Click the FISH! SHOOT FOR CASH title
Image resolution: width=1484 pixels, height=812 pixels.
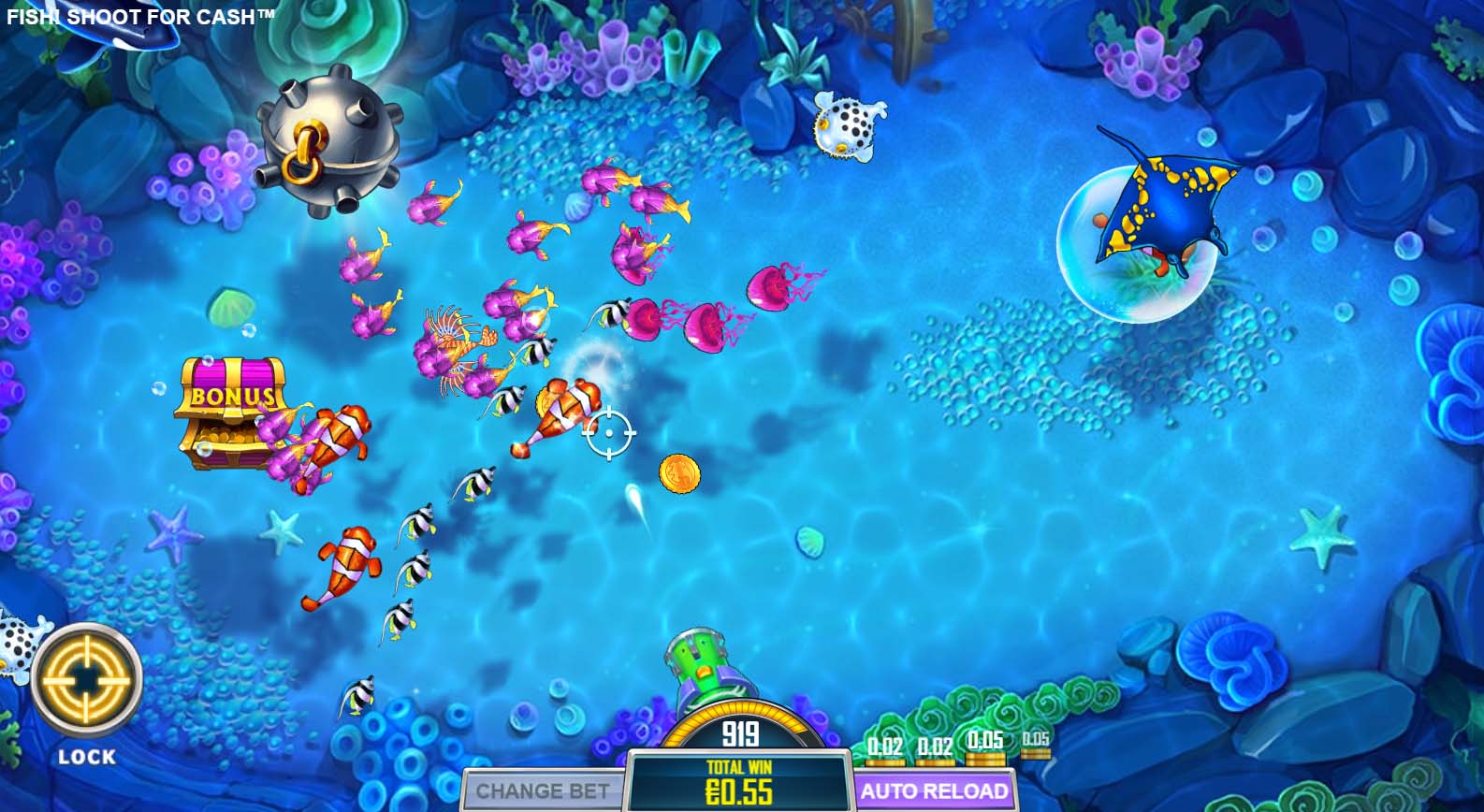click(140, 16)
